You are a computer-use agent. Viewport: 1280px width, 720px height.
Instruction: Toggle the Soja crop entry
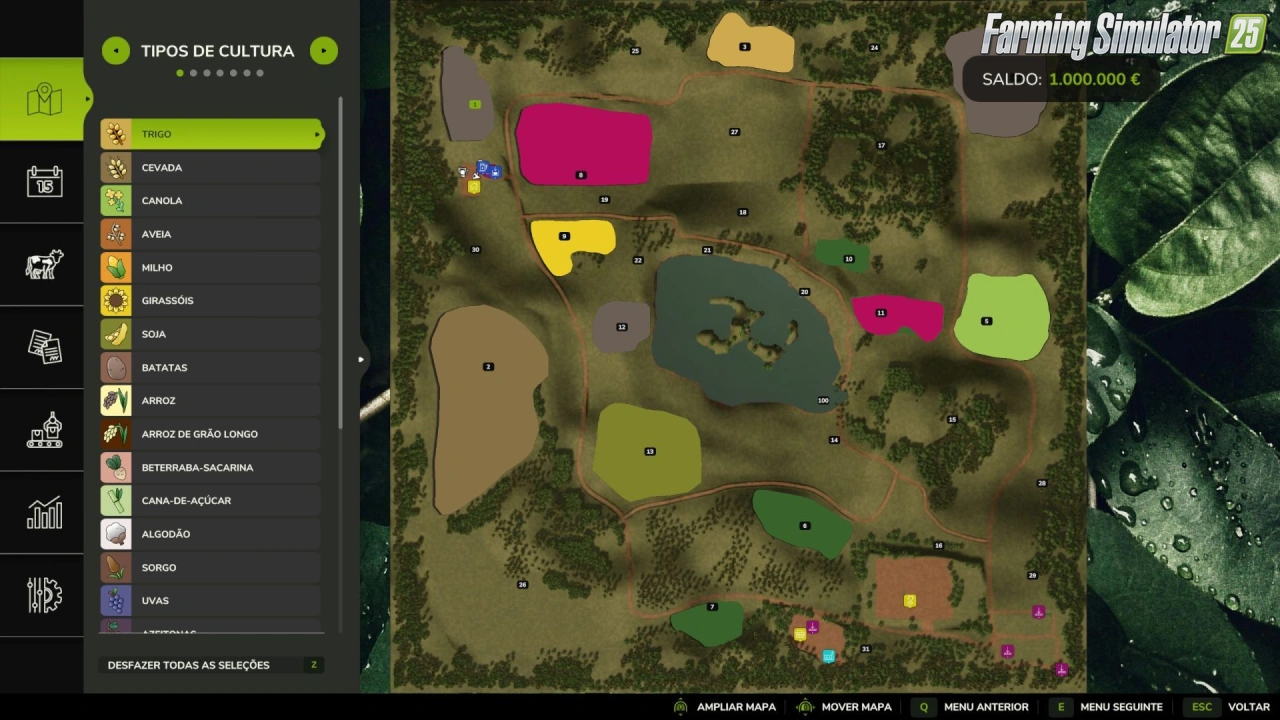tap(211, 334)
